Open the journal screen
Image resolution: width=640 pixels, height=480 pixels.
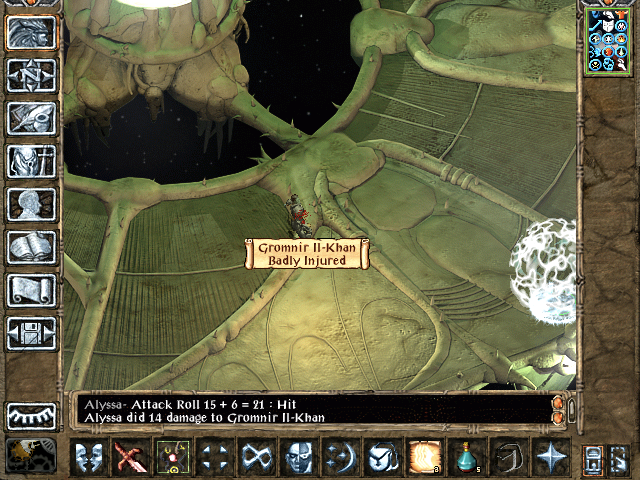click(x=31, y=118)
